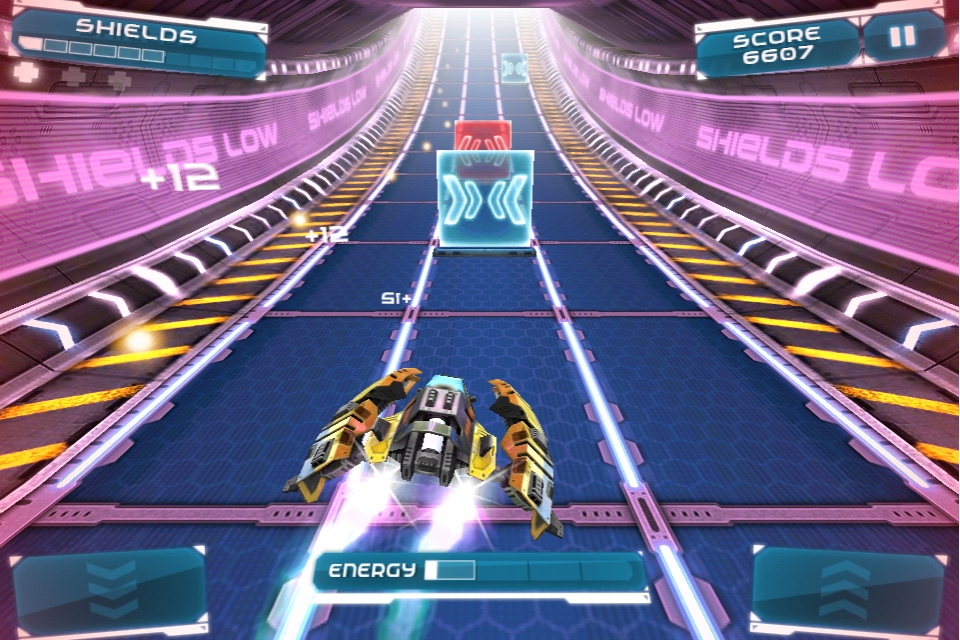Tap the down-chevron brake button
The height and width of the screenshot is (640, 960).
pyautogui.click(x=110, y=590)
